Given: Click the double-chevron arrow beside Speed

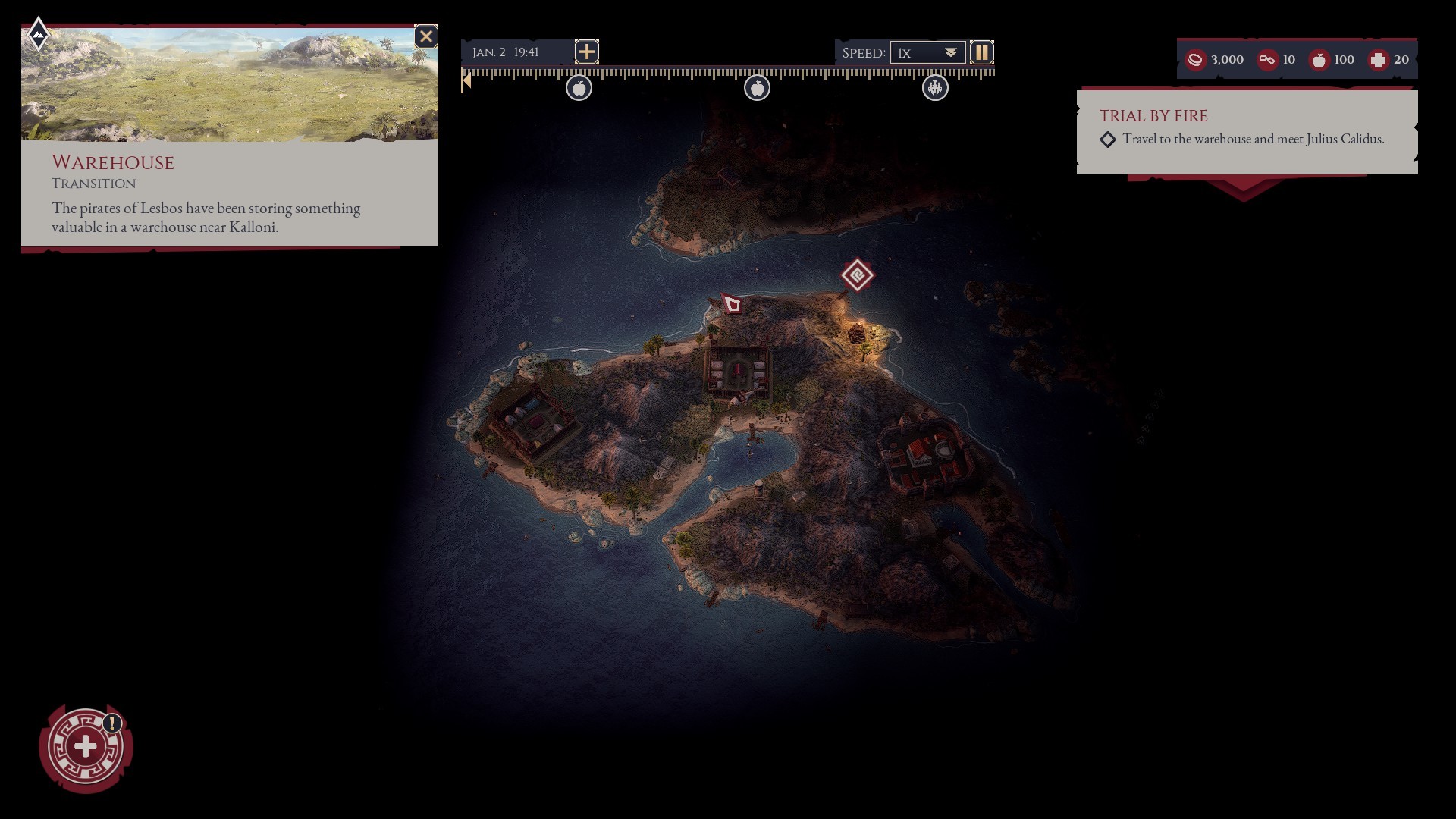Looking at the screenshot, I should coord(950,52).
